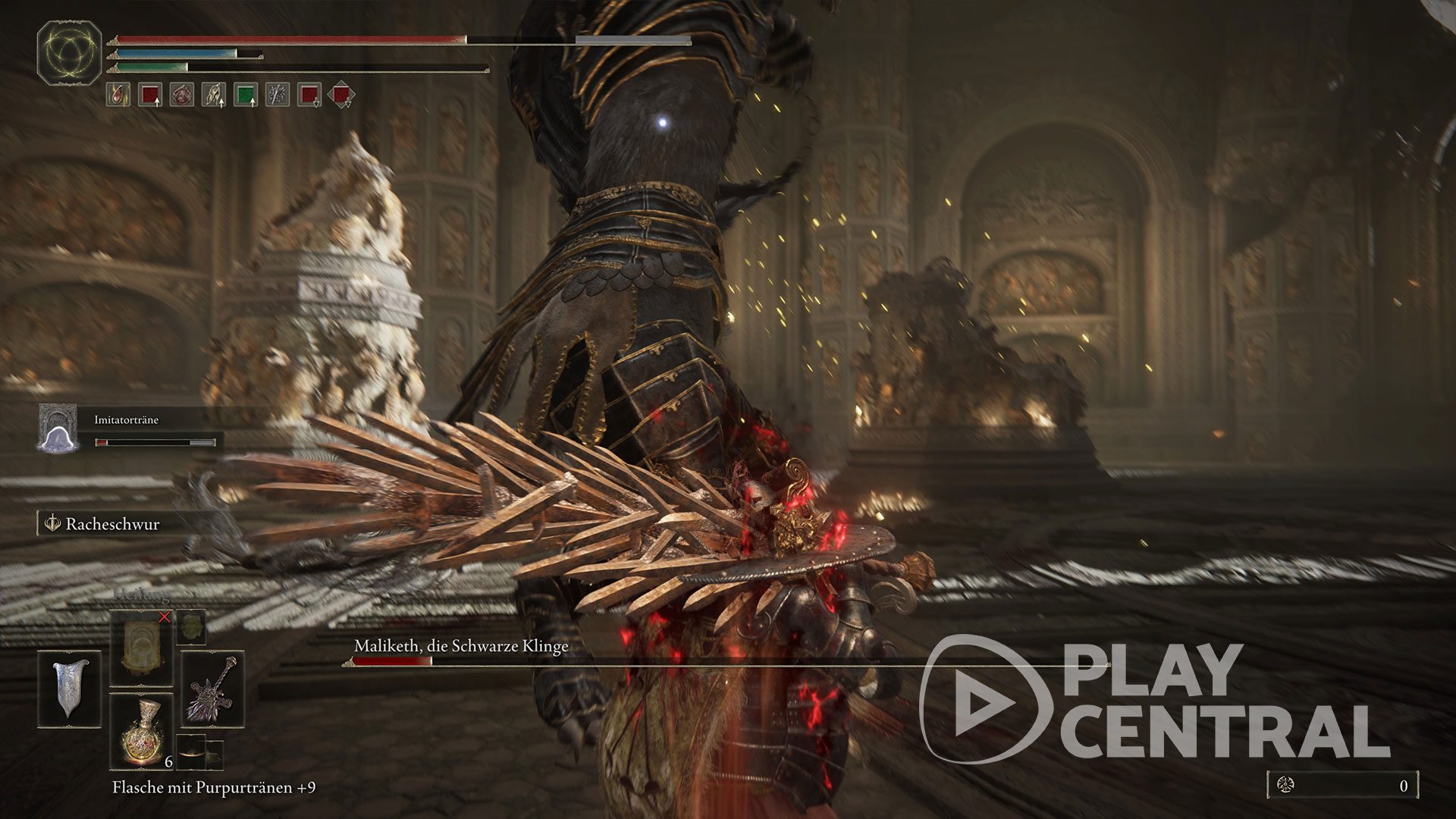Viewport: 1456px width, 819px height.
Task: Click the greatsword right-hand weapon slot
Action: point(213,689)
